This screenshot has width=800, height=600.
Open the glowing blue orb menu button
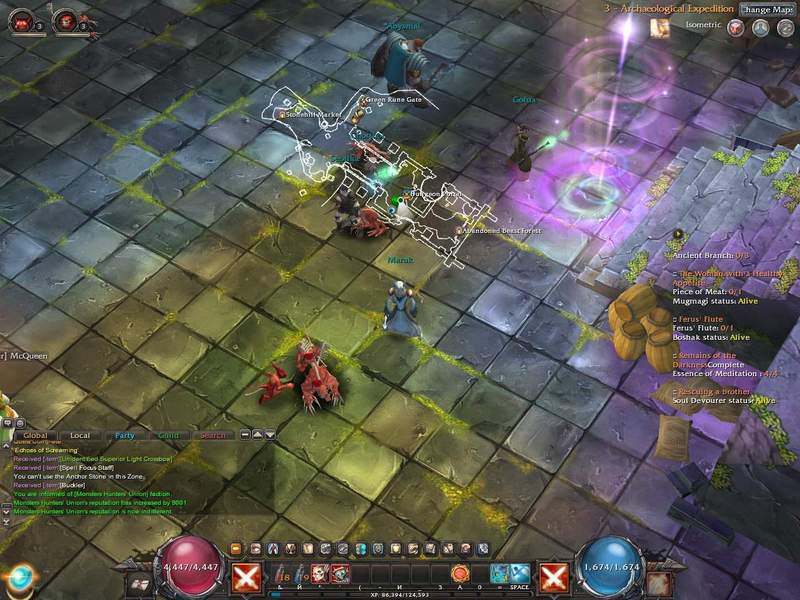(17, 578)
